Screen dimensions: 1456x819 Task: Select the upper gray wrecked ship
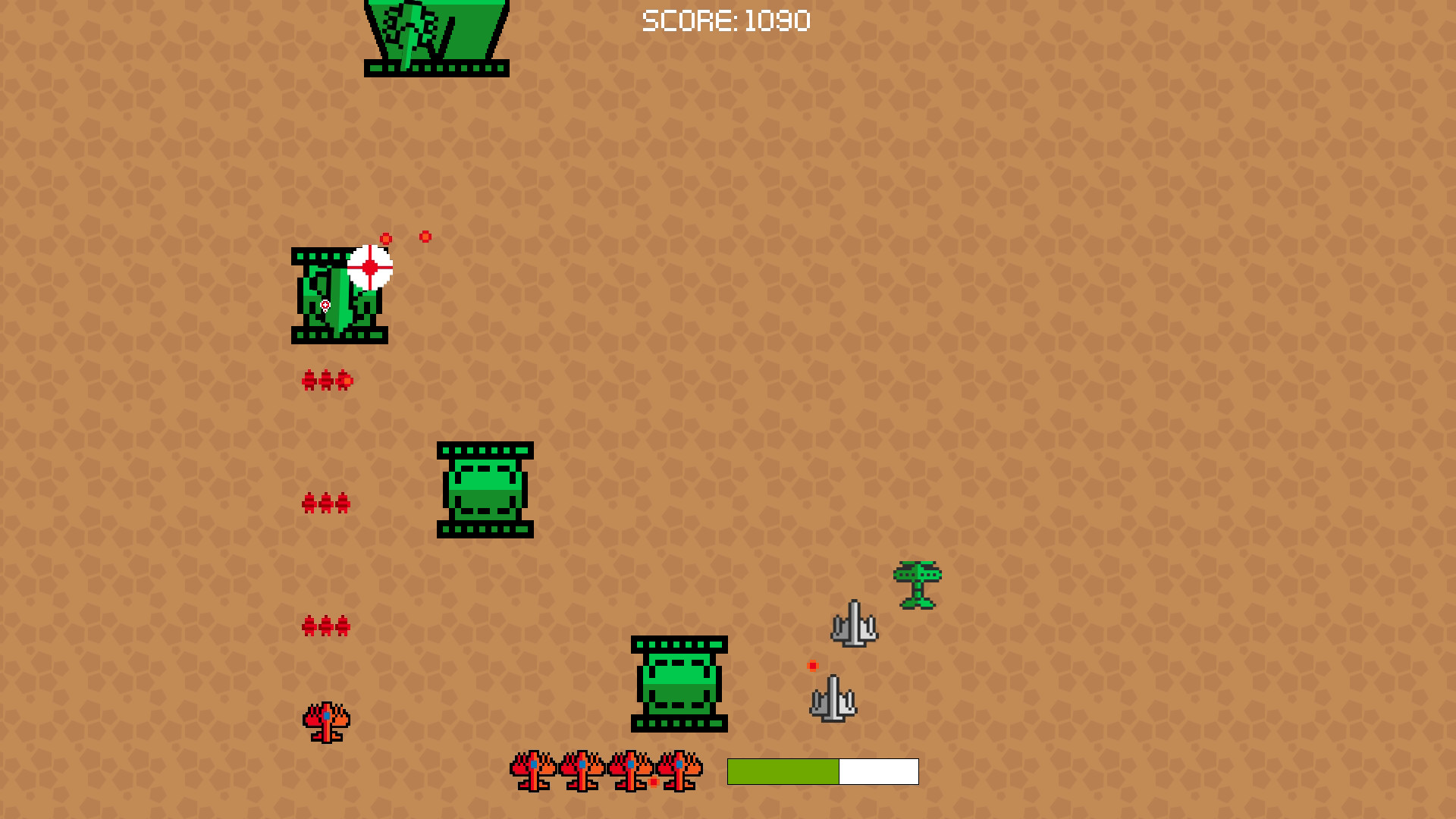855,623
